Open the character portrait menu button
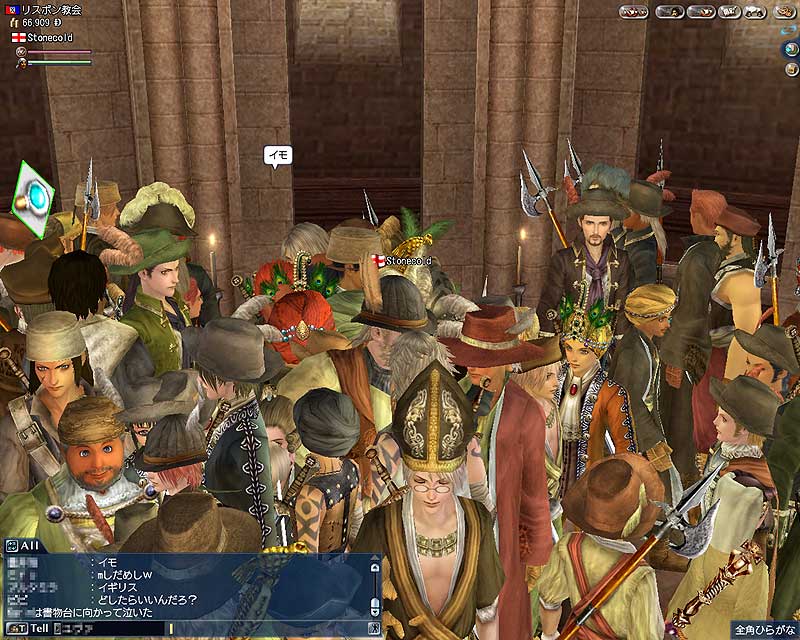This screenshot has height=640, width=800. pos(669,13)
